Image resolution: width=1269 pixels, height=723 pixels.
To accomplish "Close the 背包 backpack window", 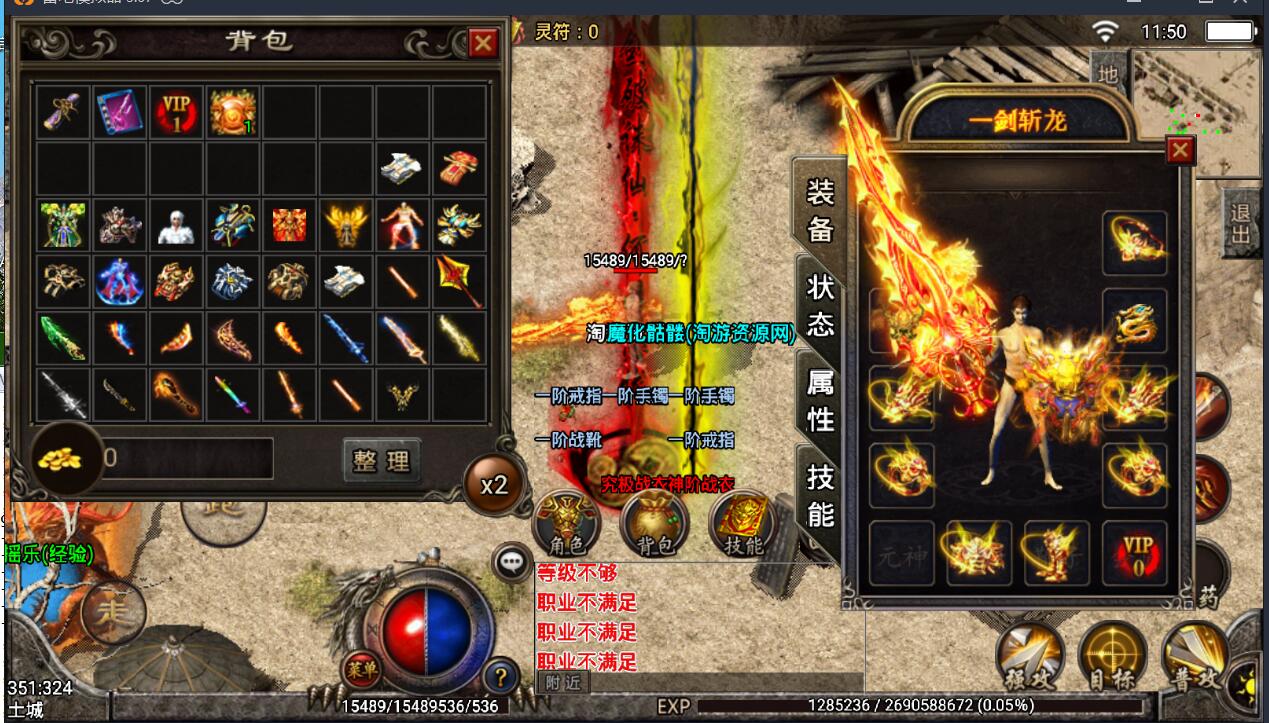I will tap(483, 43).
